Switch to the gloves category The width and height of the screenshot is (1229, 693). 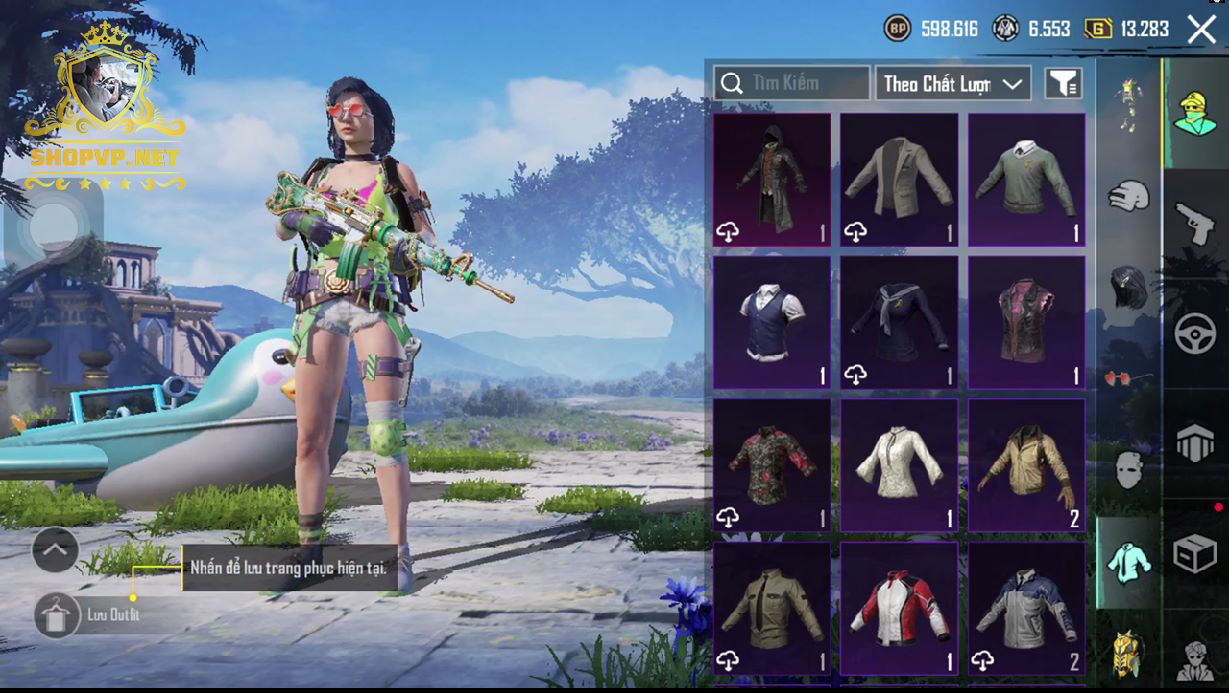click(1128, 195)
